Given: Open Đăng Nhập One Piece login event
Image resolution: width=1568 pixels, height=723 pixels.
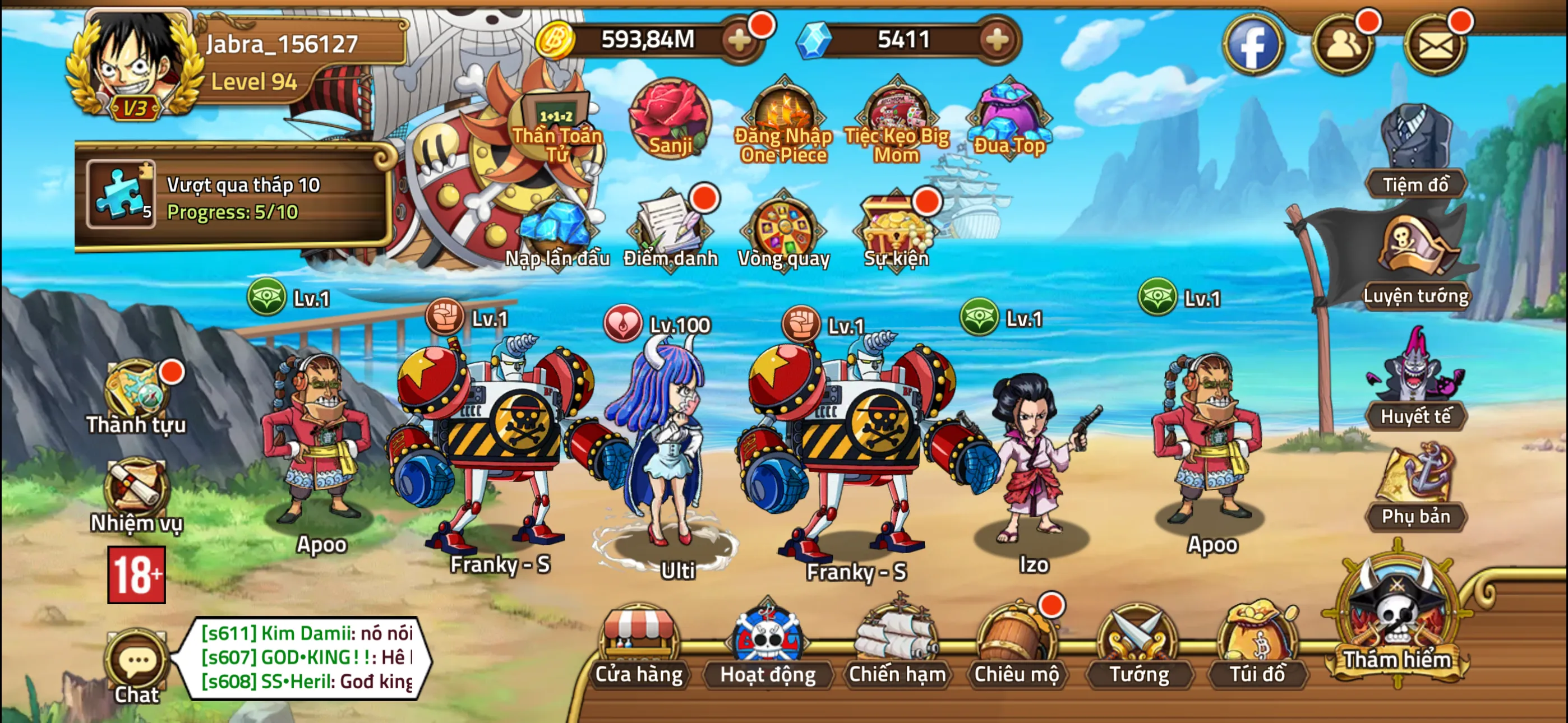Looking at the screenshot, I should coord(783,115).
